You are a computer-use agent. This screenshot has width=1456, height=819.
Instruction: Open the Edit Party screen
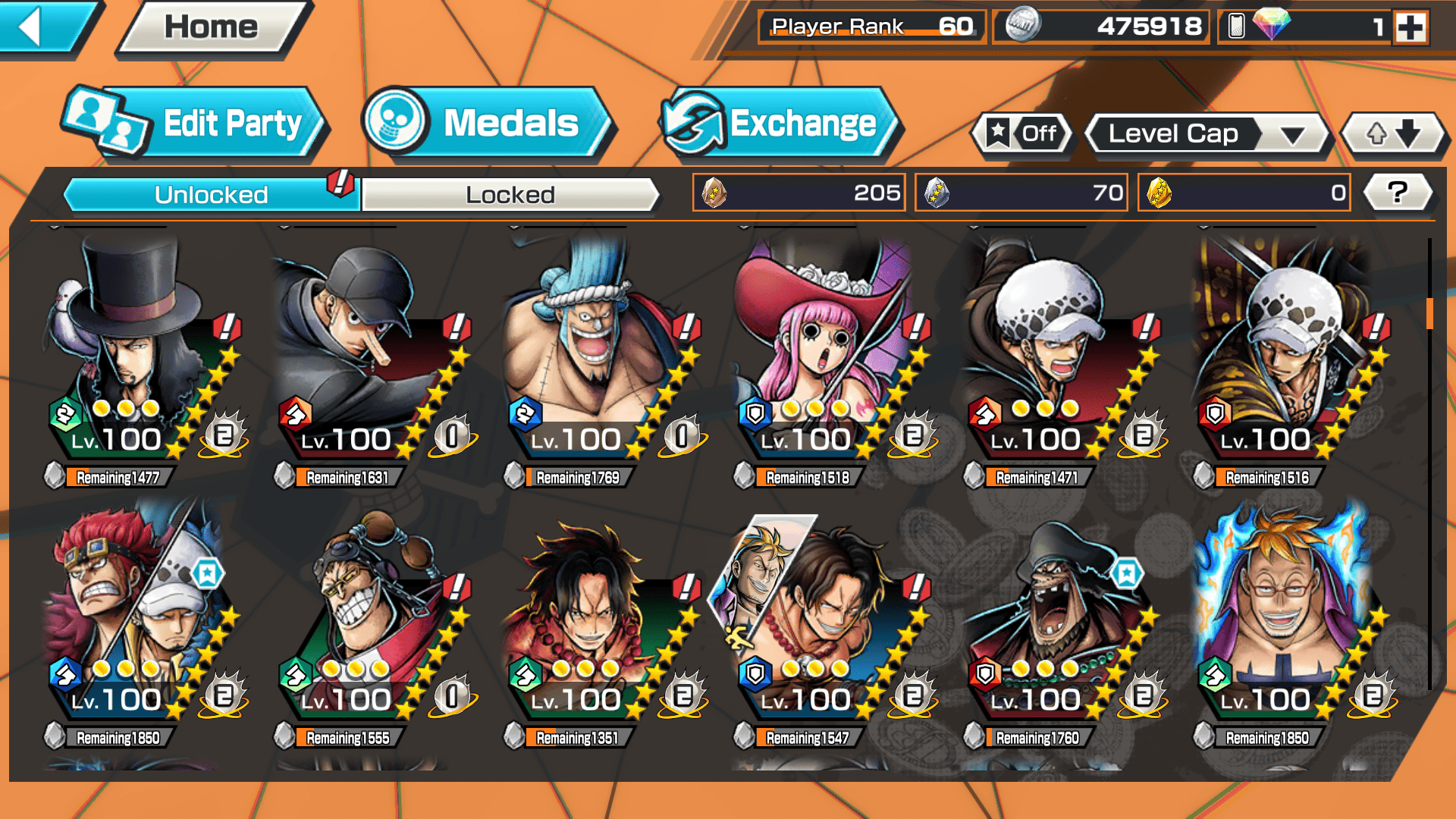pos(196,124)
